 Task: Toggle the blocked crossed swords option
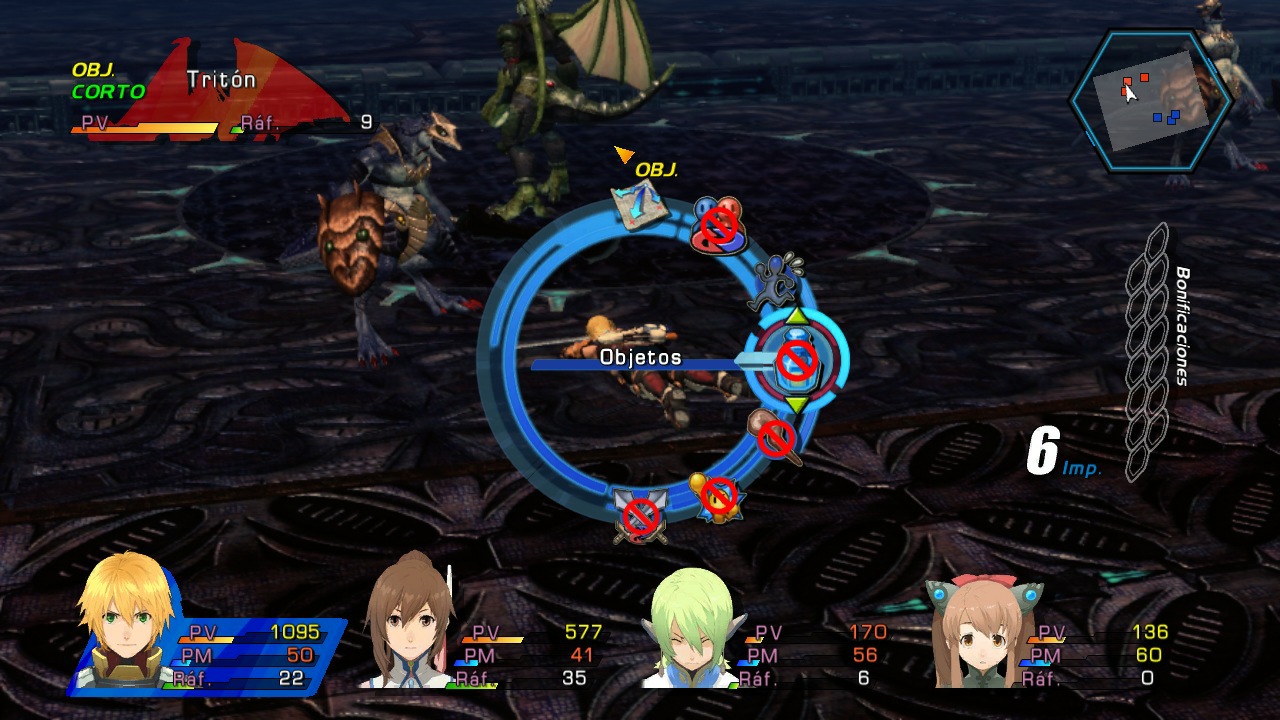tap(640, 512)
